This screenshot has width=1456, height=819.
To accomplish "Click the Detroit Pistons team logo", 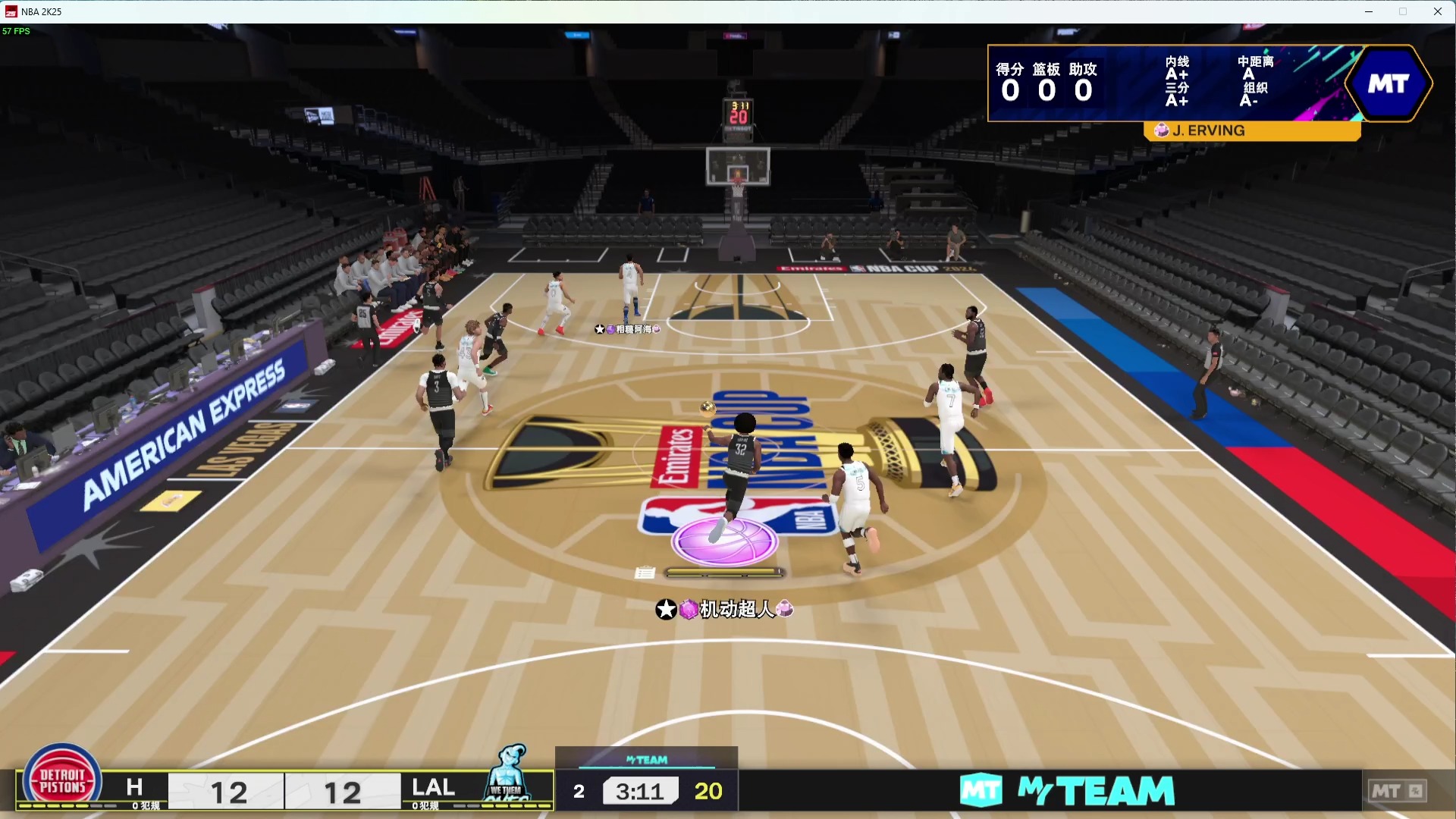I will [x=62, y=781].
